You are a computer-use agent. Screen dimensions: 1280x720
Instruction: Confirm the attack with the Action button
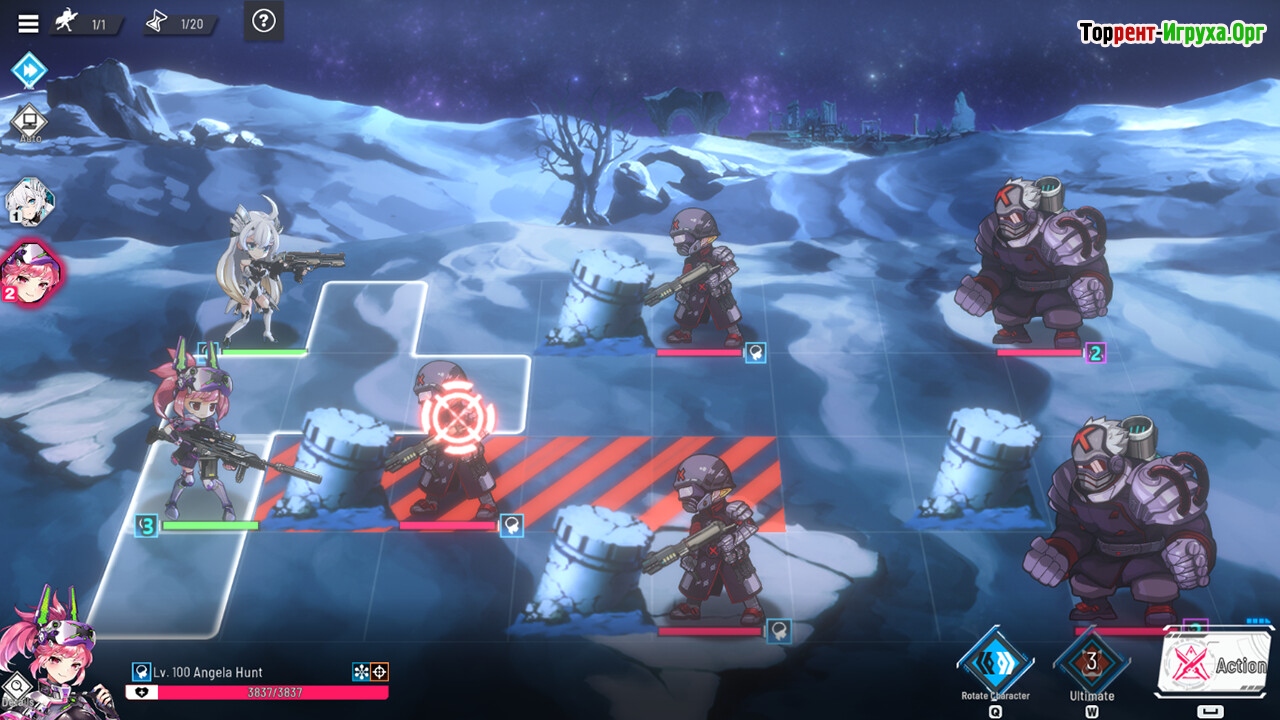1215,663
